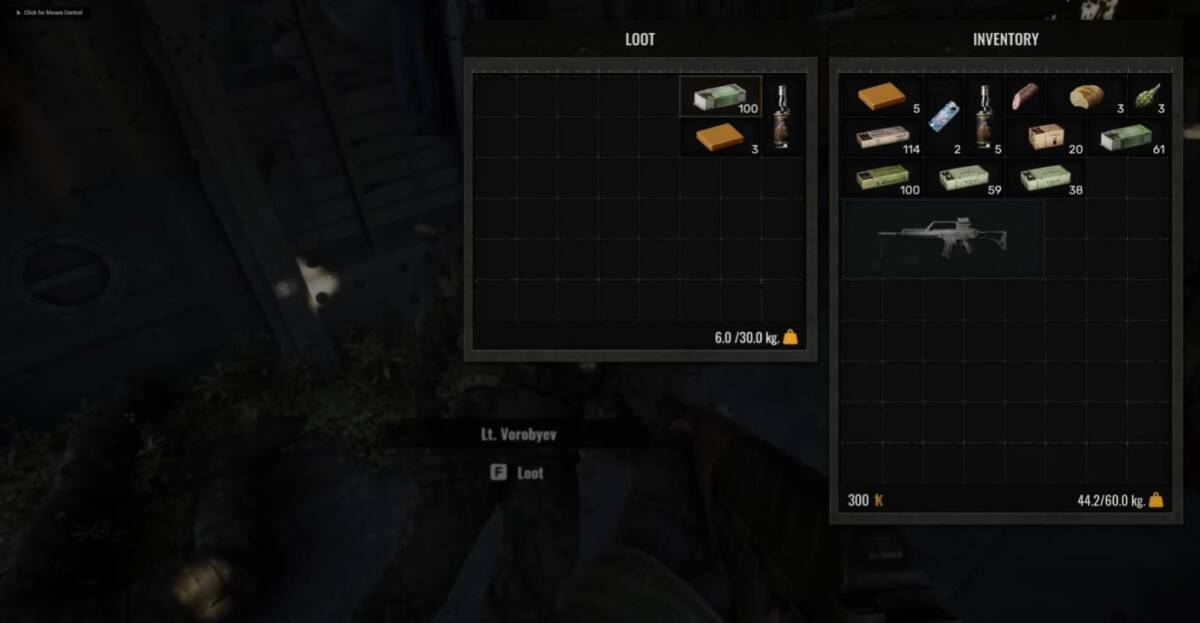
Task: Choose the ammo box with 59 rounds
Action: coord(963,177)
